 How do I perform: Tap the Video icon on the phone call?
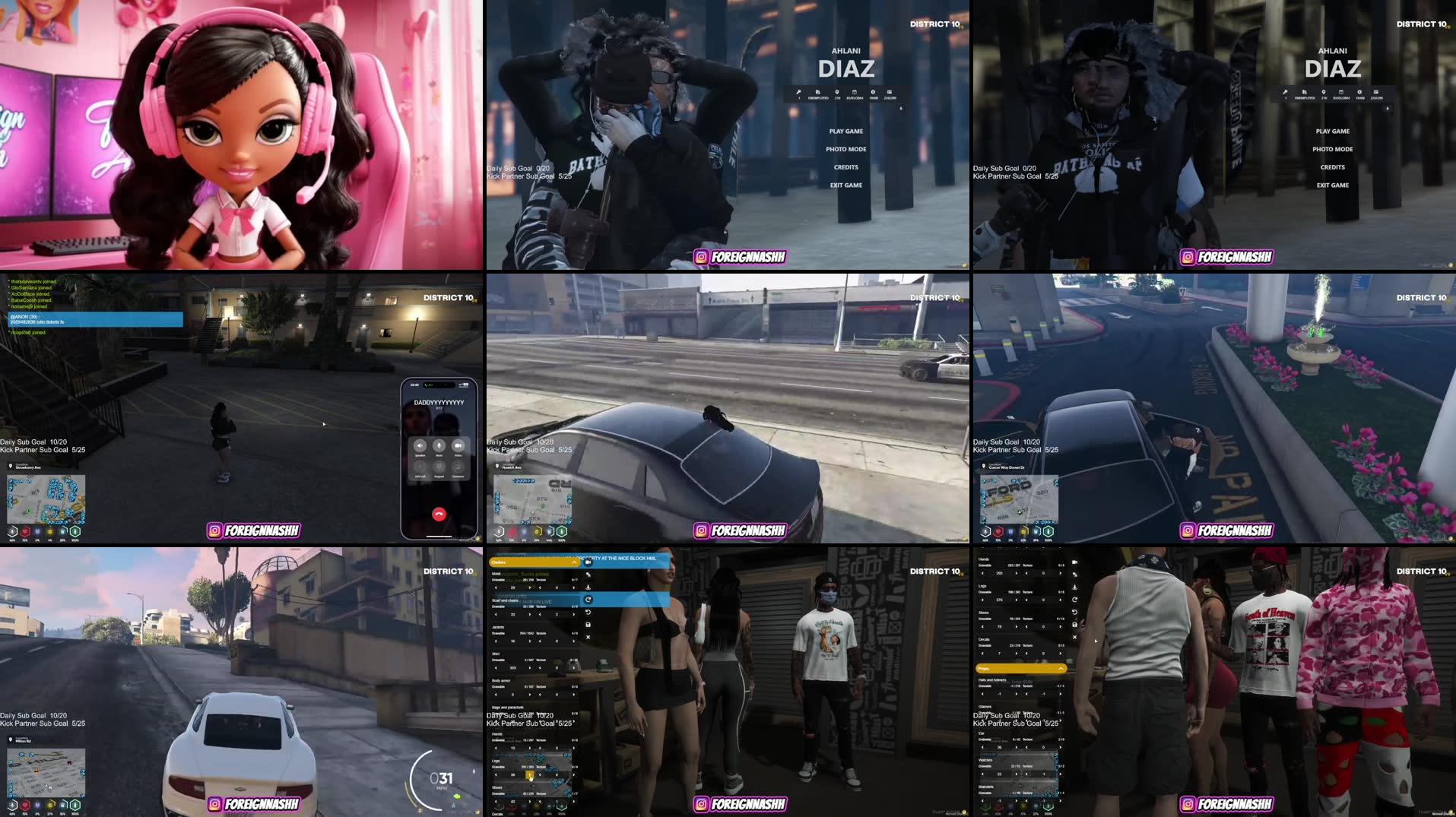point(458,445)
